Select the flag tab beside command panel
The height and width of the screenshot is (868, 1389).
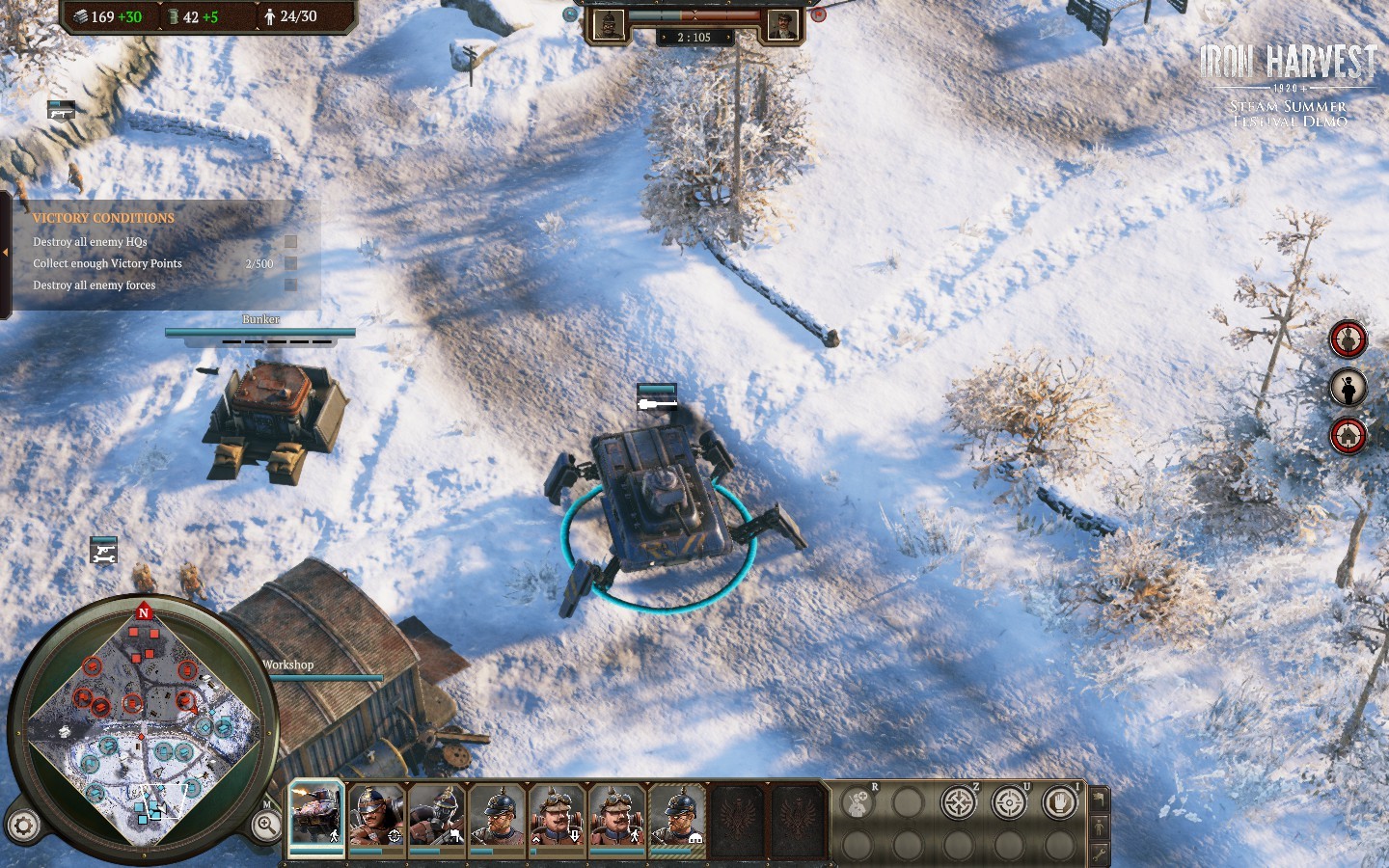click(1099, 800)
